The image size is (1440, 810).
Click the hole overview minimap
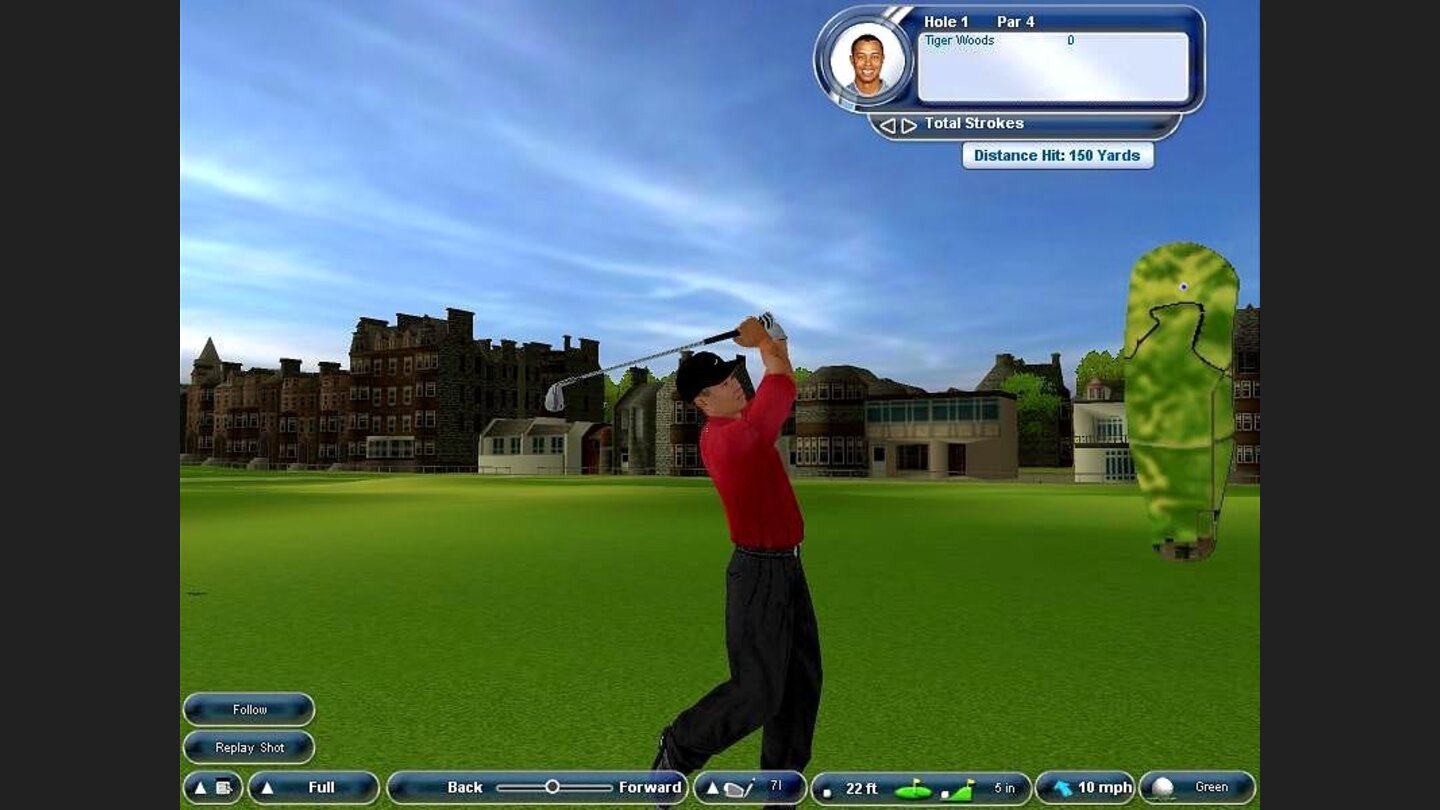tap(1181, 400)
